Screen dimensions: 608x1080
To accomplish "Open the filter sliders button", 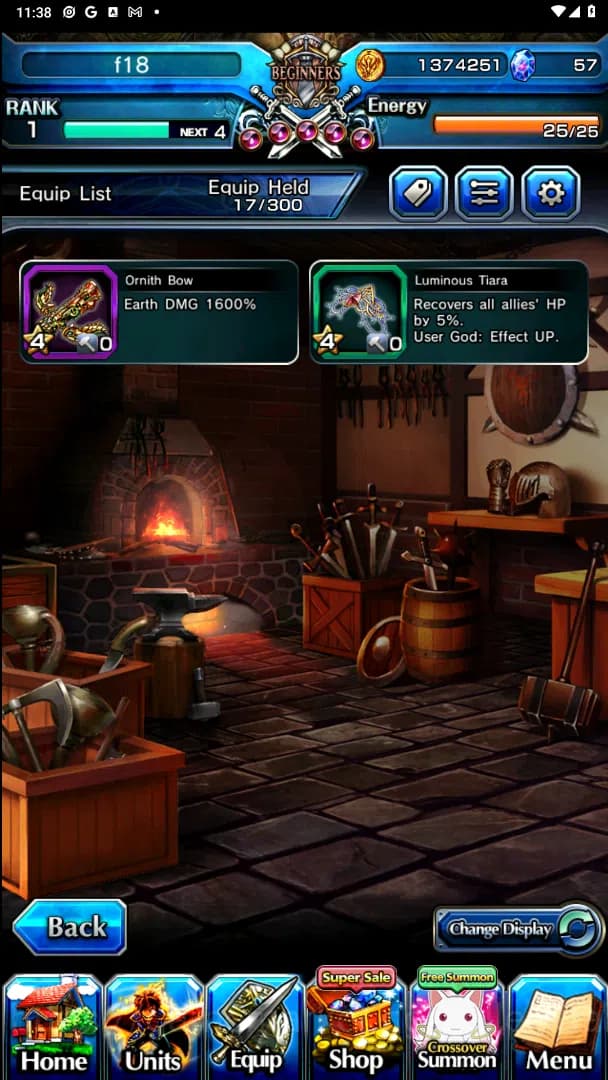I will (485, 193).
